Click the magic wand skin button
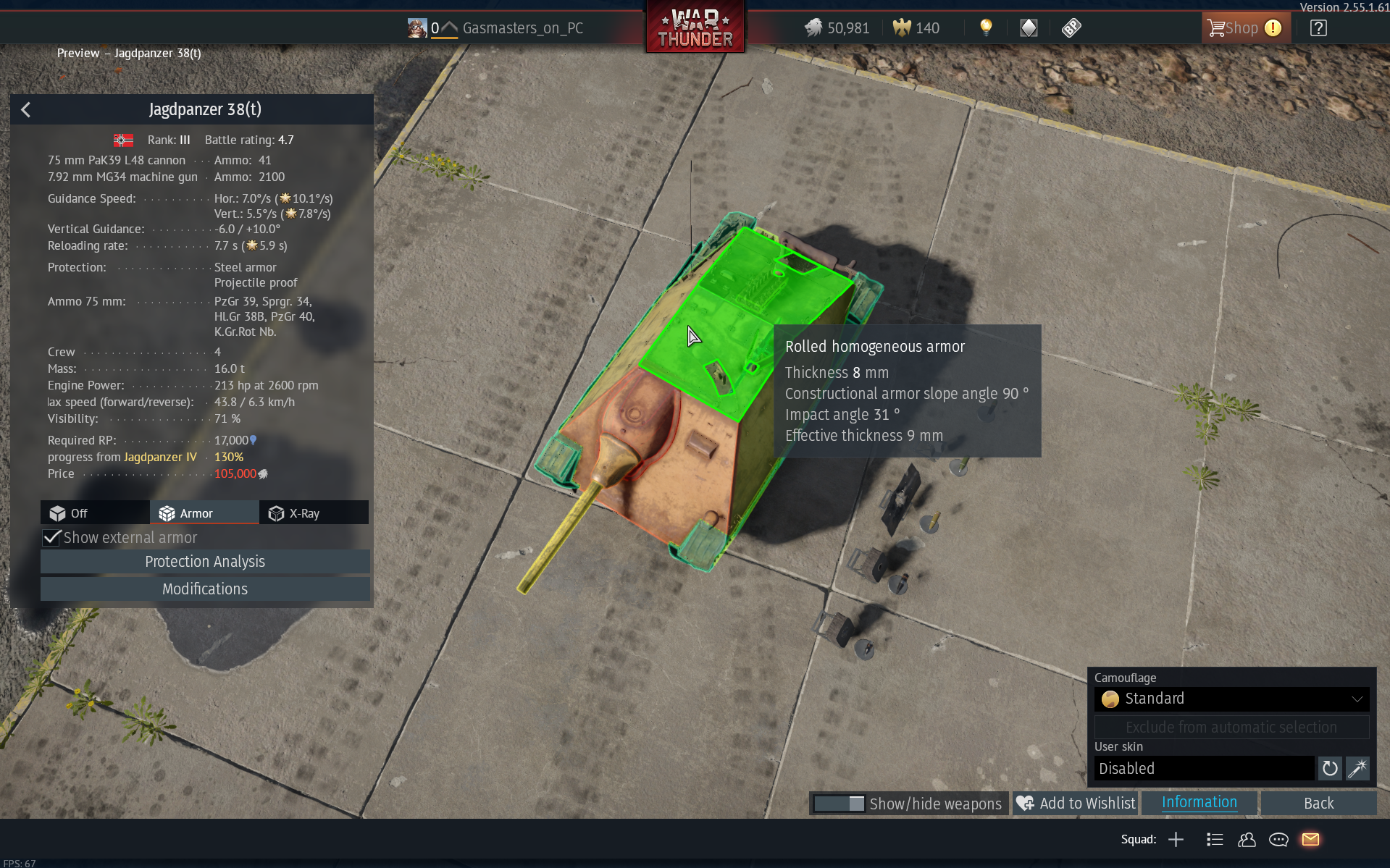The height and width of the screenshot is (868, 1390). (1357, 768)
